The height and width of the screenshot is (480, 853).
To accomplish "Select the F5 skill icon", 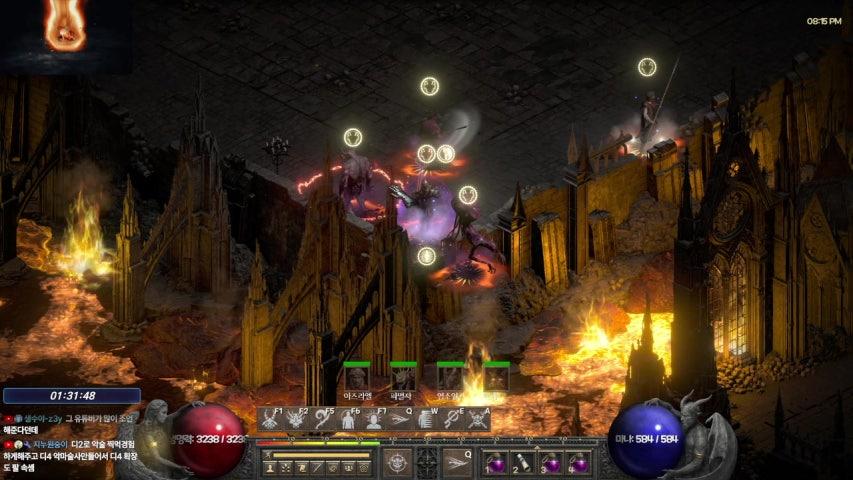I will 322,420.
